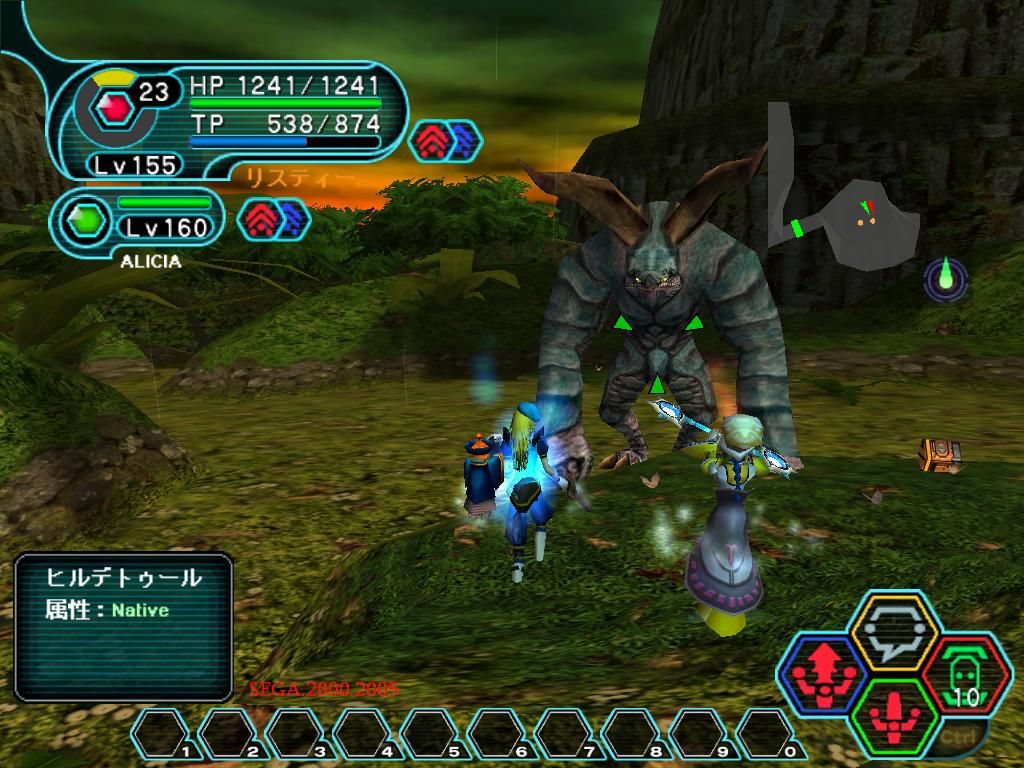This screenshot has height=768, width=1024.
Task: Click the enemy target info box
Action: [124, 627]
